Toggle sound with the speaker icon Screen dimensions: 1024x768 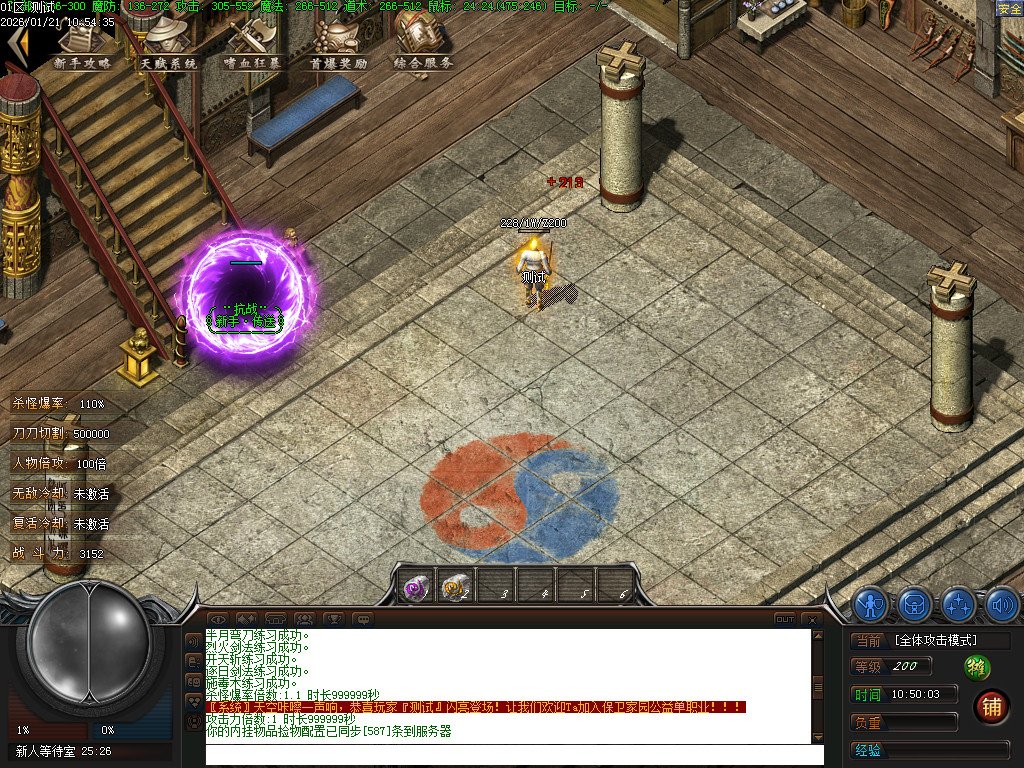pos(1001,604)
